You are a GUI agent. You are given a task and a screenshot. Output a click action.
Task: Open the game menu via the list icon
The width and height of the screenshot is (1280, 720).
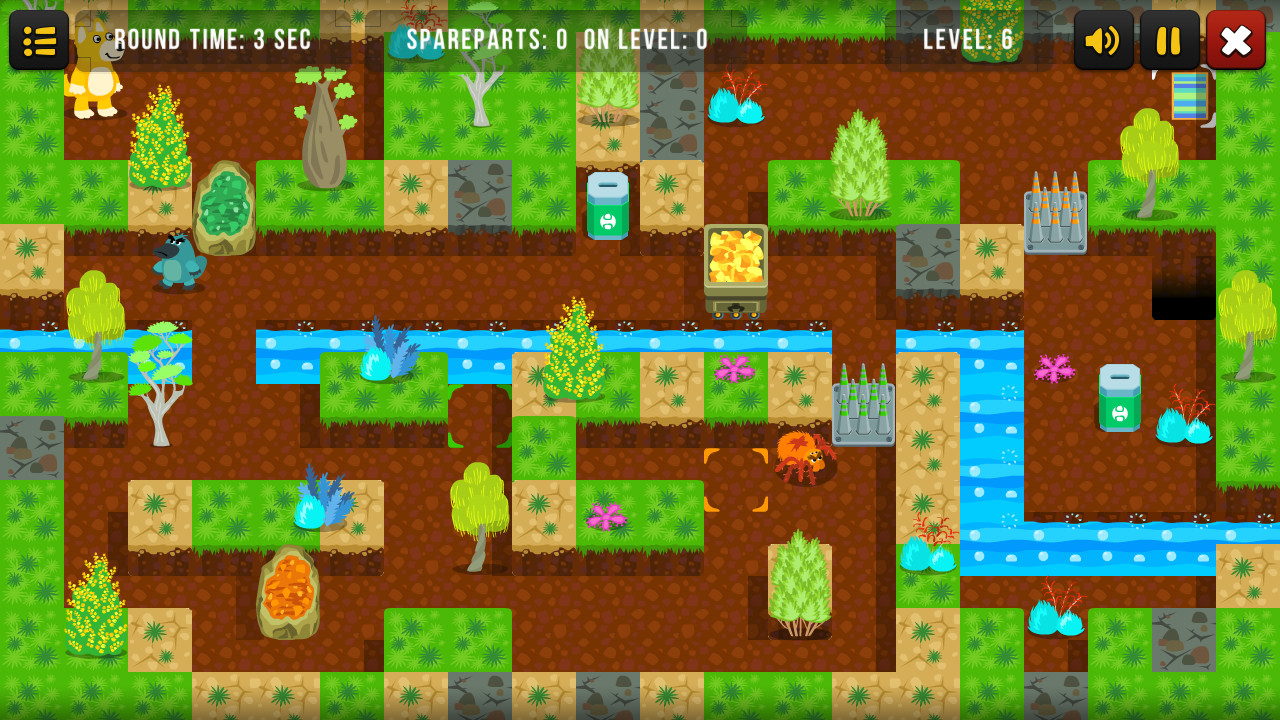(39, 40)
